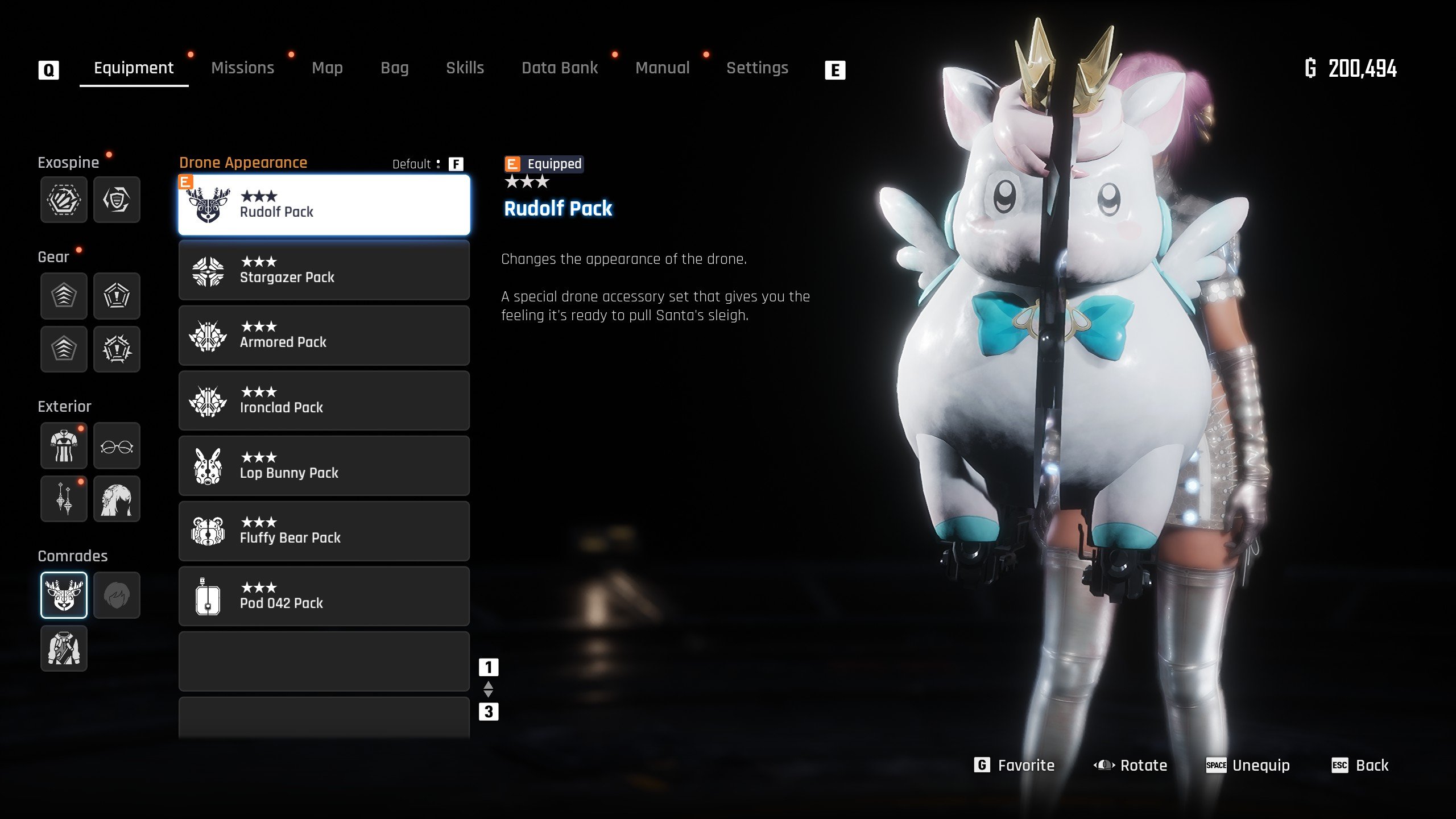Image resolution: width=1456 pixels, height=819 pixels.
Task: Switch to the Manual tab
Action: click(662, 68)
